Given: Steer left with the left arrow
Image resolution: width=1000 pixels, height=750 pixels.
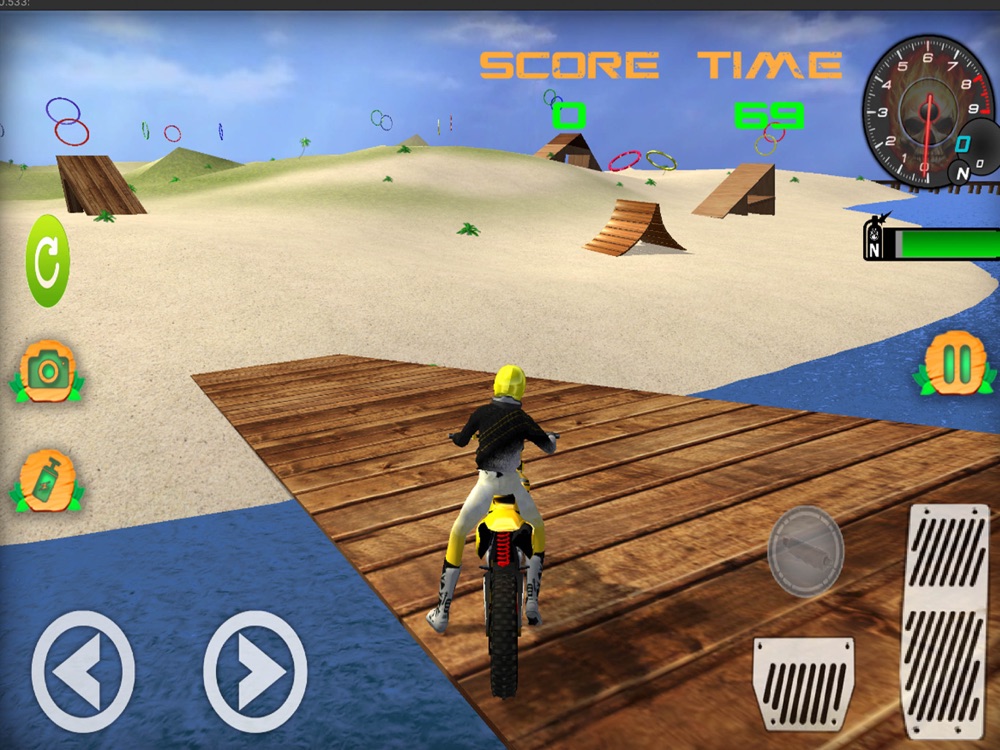Looking at the screenshot, I should 83,670.
